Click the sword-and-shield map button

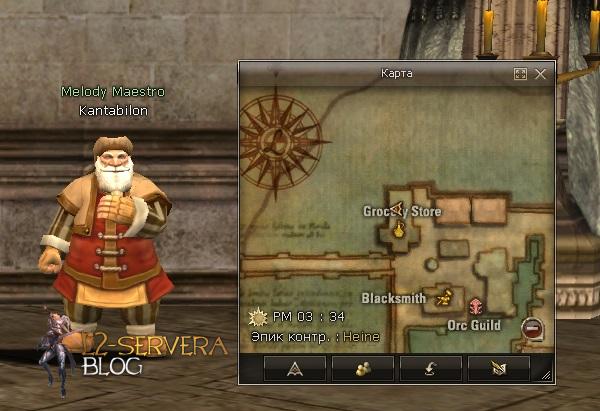pos(499,368)
